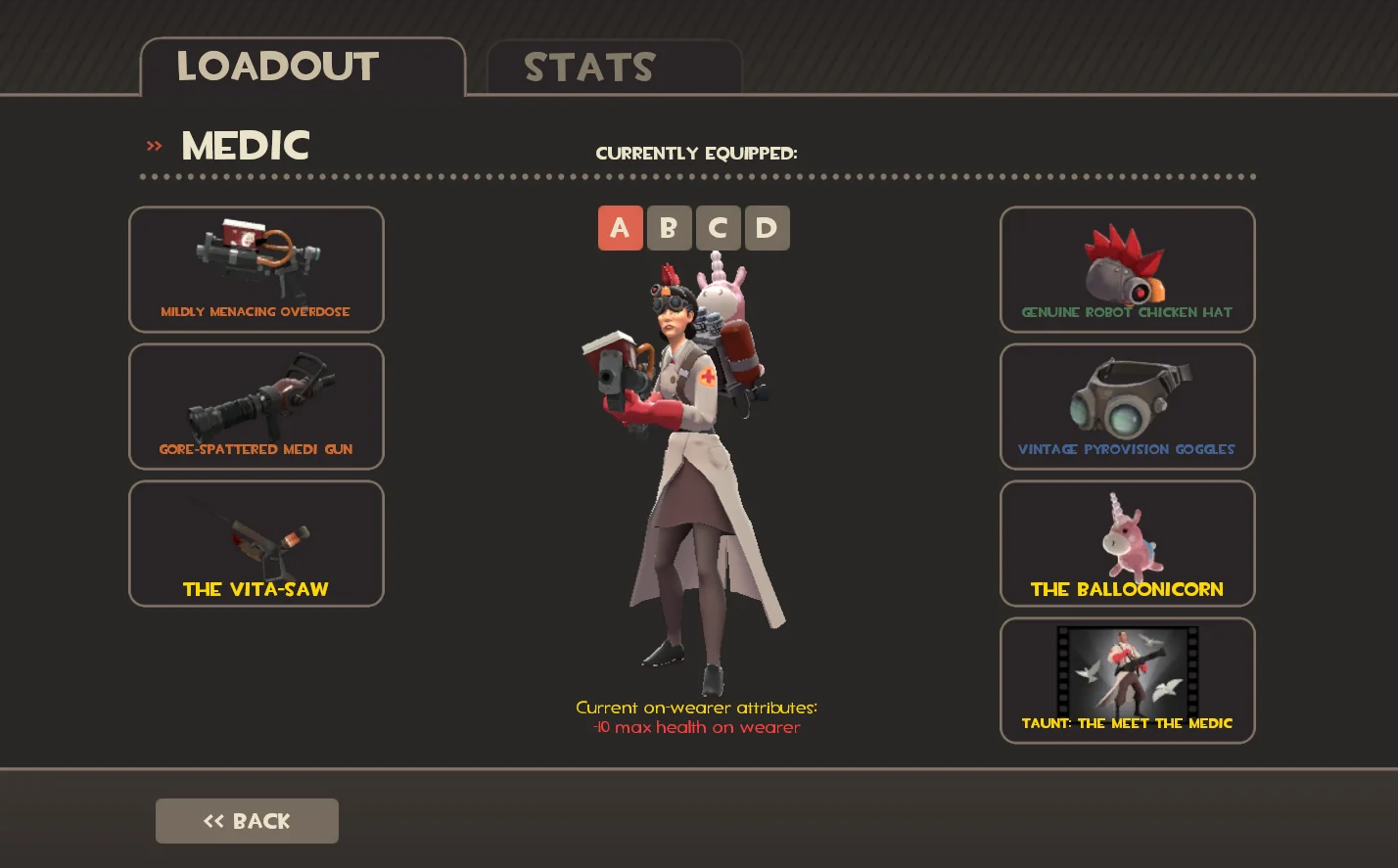Switch to the STATS tab

pyautogui.click(x=588, y=67)
